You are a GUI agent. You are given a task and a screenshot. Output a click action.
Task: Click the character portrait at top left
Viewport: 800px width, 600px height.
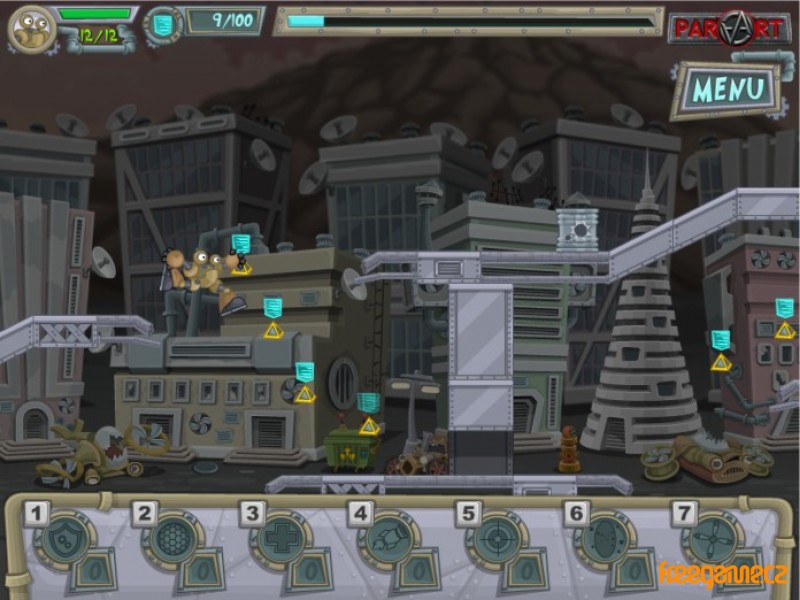point(30,28)
